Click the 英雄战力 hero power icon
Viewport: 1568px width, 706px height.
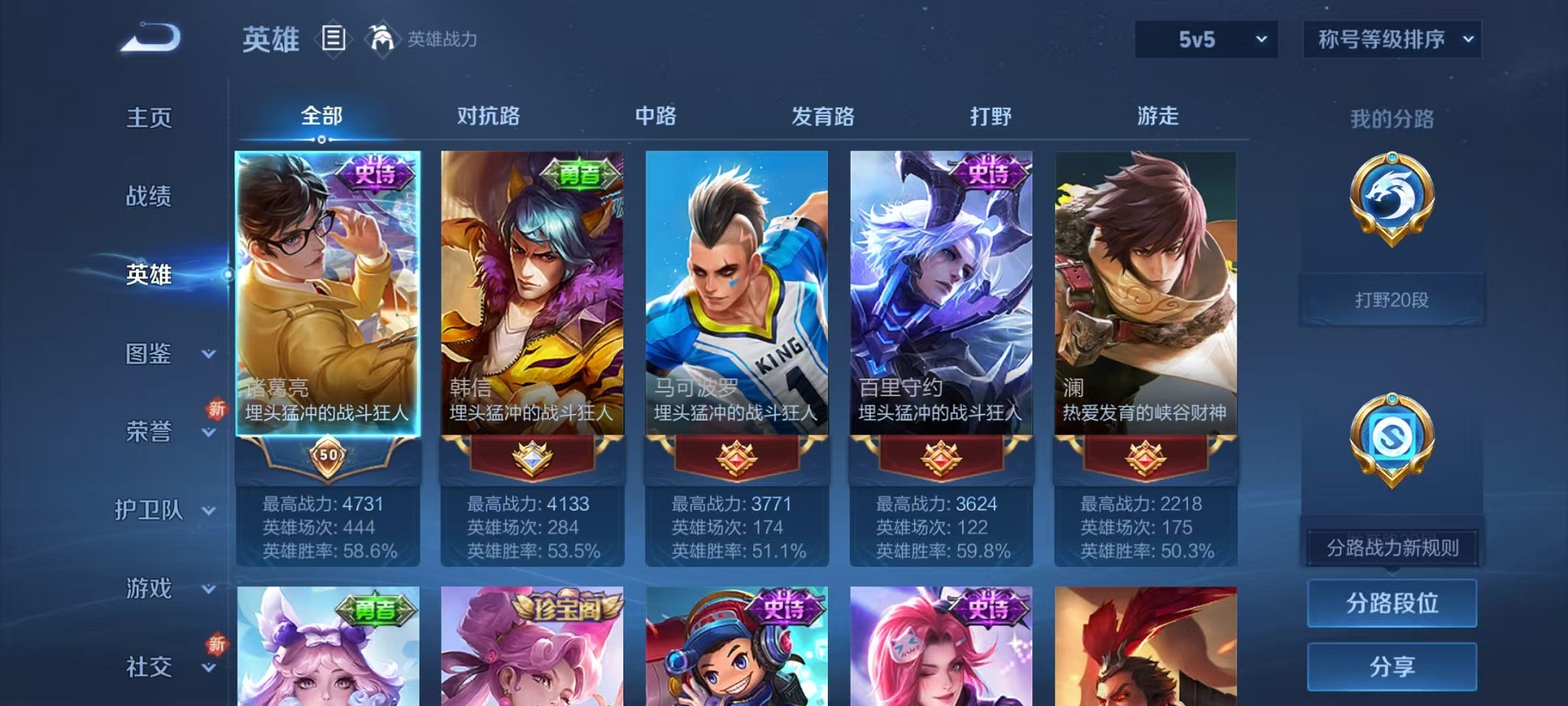tap(380, 37)
